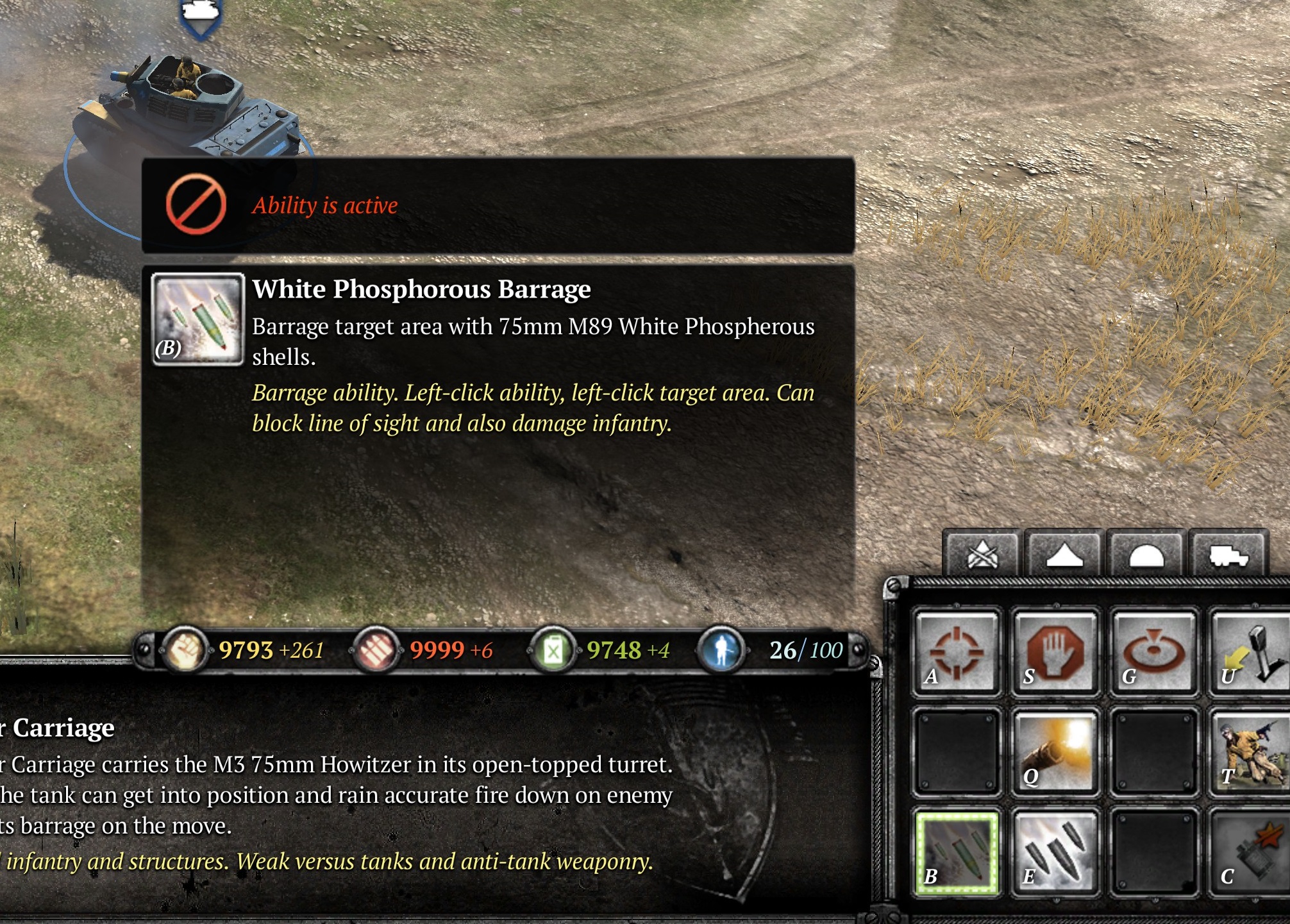This screenshot has height=924, width=1290.
Task: Select the Attack Move crosshair command
Action: coord(956,652)
